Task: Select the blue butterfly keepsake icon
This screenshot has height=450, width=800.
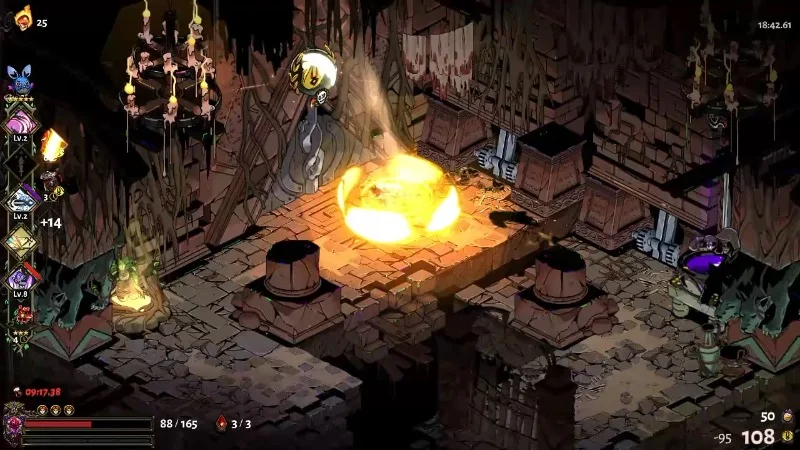Action: [20, 78]
